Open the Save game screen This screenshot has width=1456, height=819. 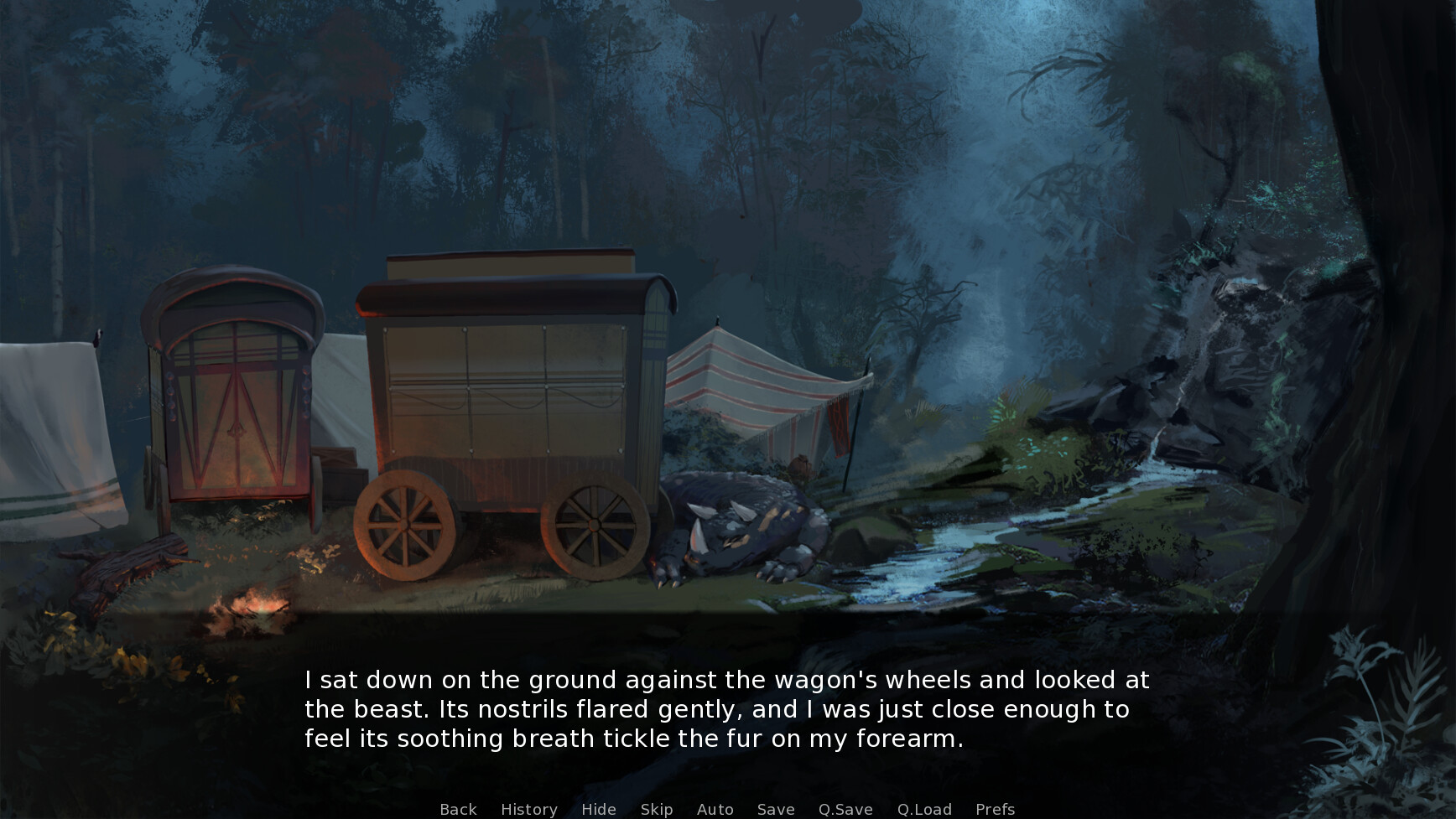coord(775,809)
